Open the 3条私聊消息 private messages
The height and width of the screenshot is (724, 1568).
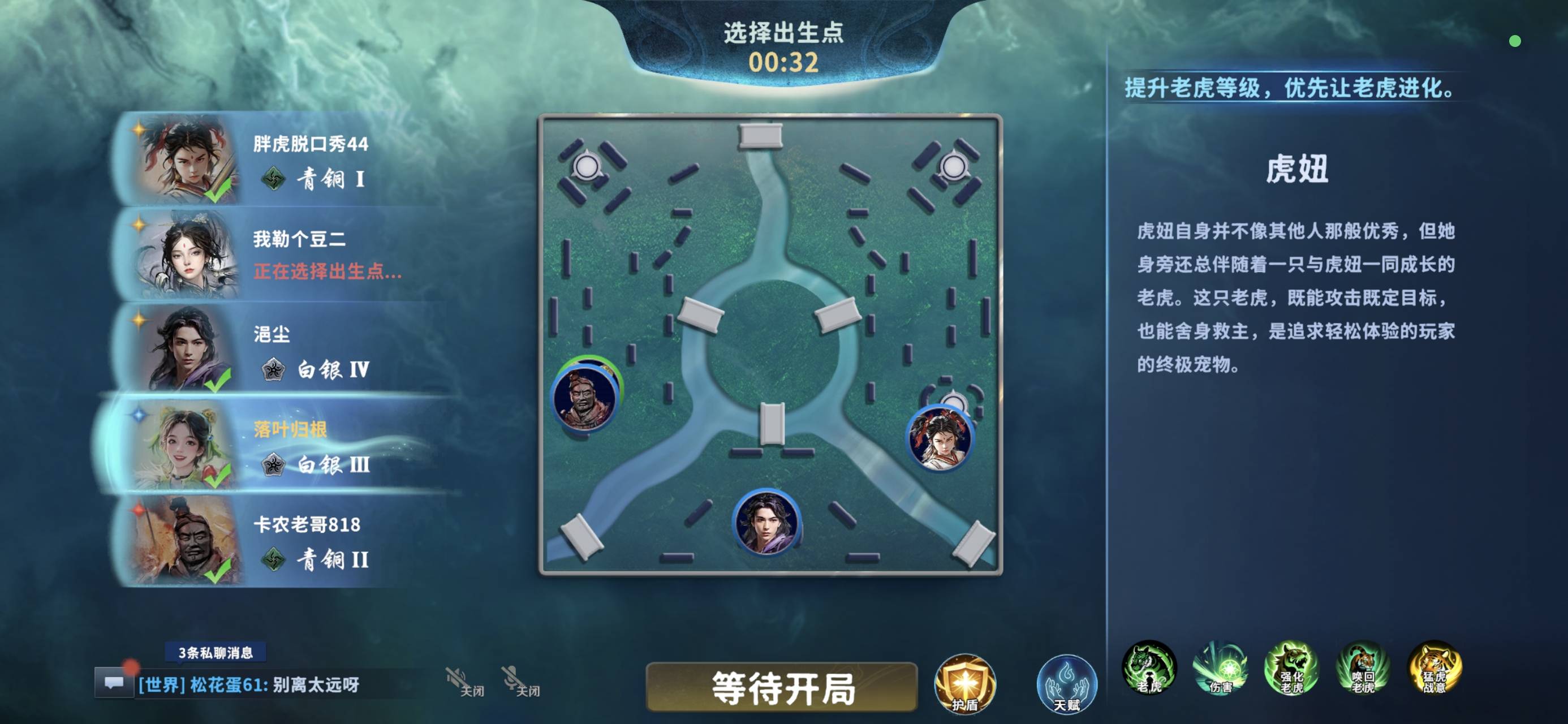coord(216,653)
